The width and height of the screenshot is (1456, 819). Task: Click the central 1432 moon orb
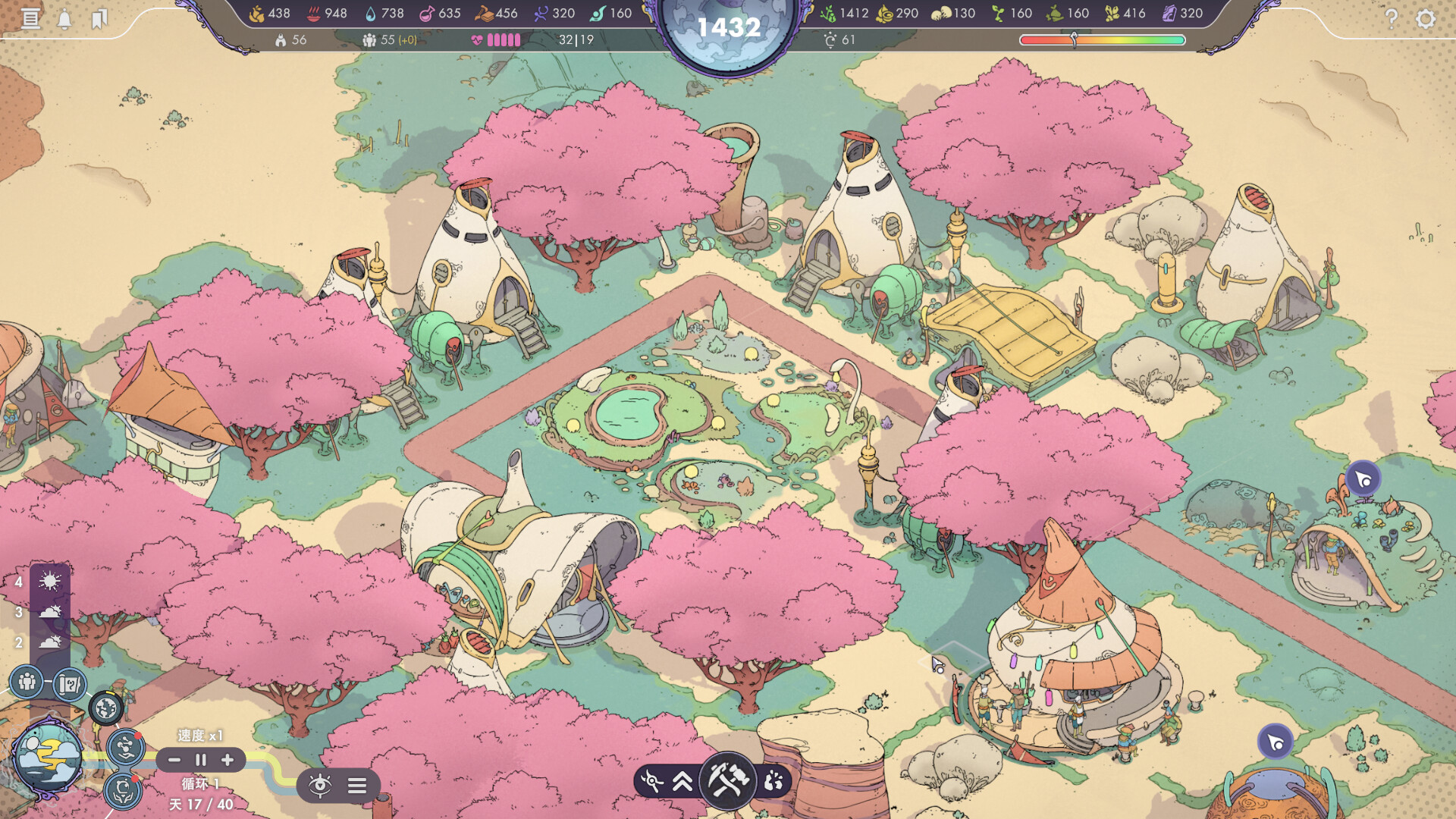[x=728, y=30]
